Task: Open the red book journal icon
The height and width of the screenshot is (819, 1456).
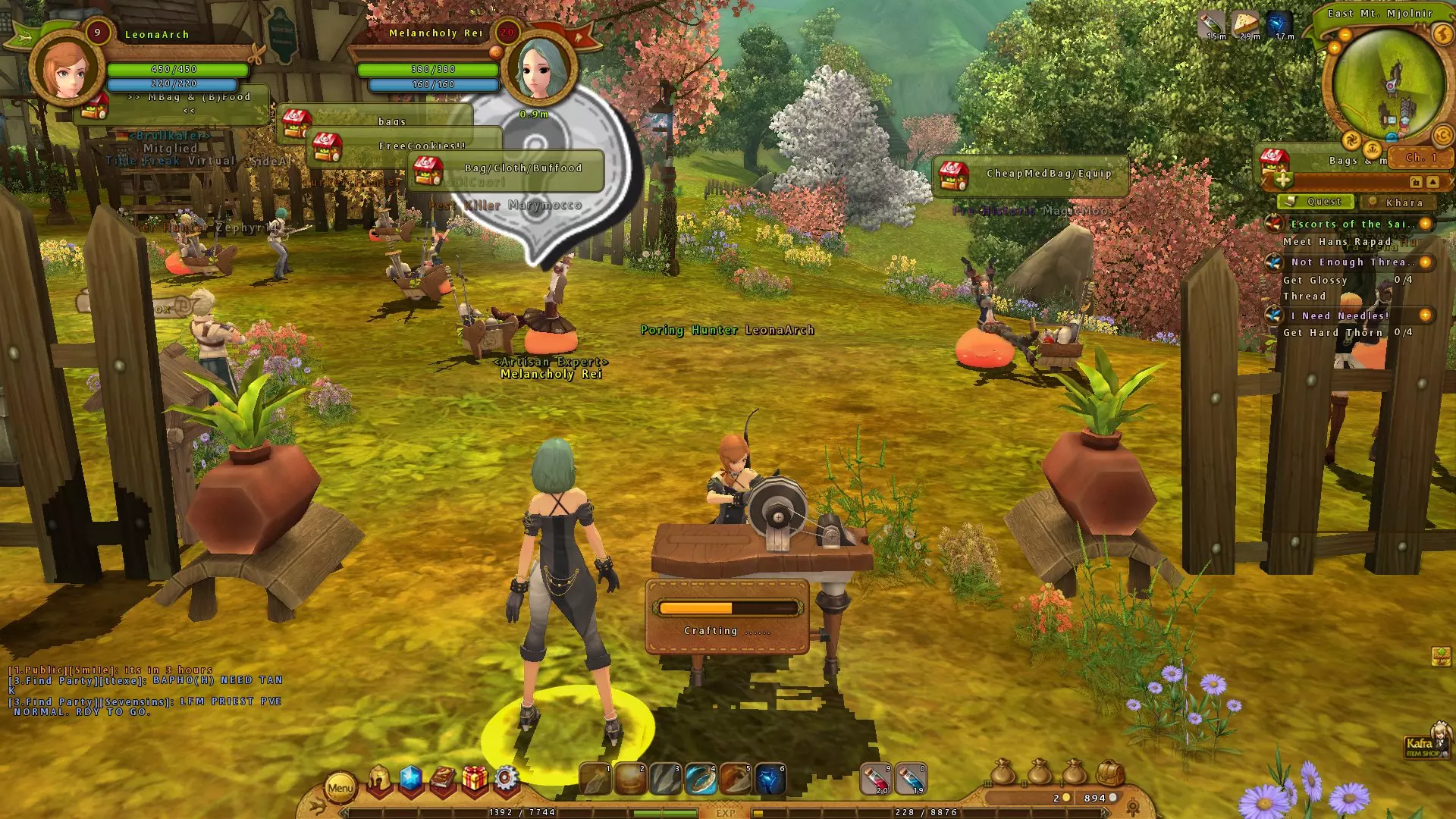Action: pyautogui.click(x=443, y=780)
